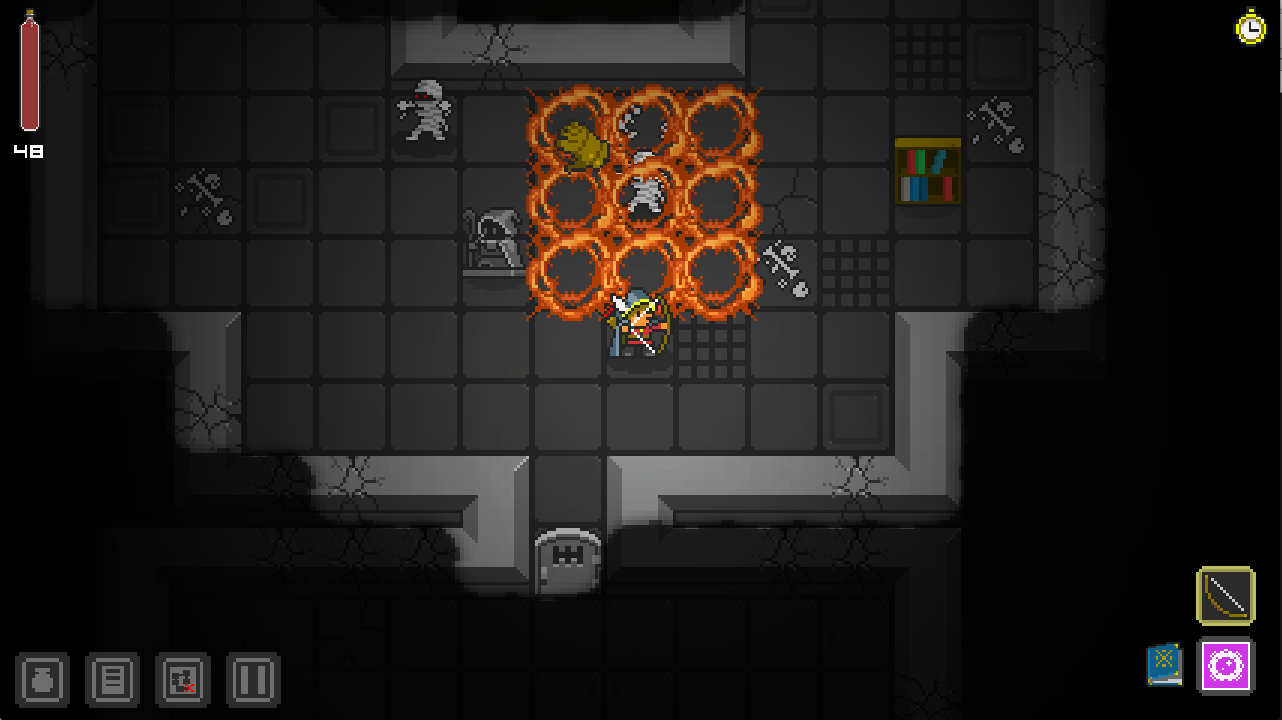Open the dungeon map icon

(x=182, y=679)
